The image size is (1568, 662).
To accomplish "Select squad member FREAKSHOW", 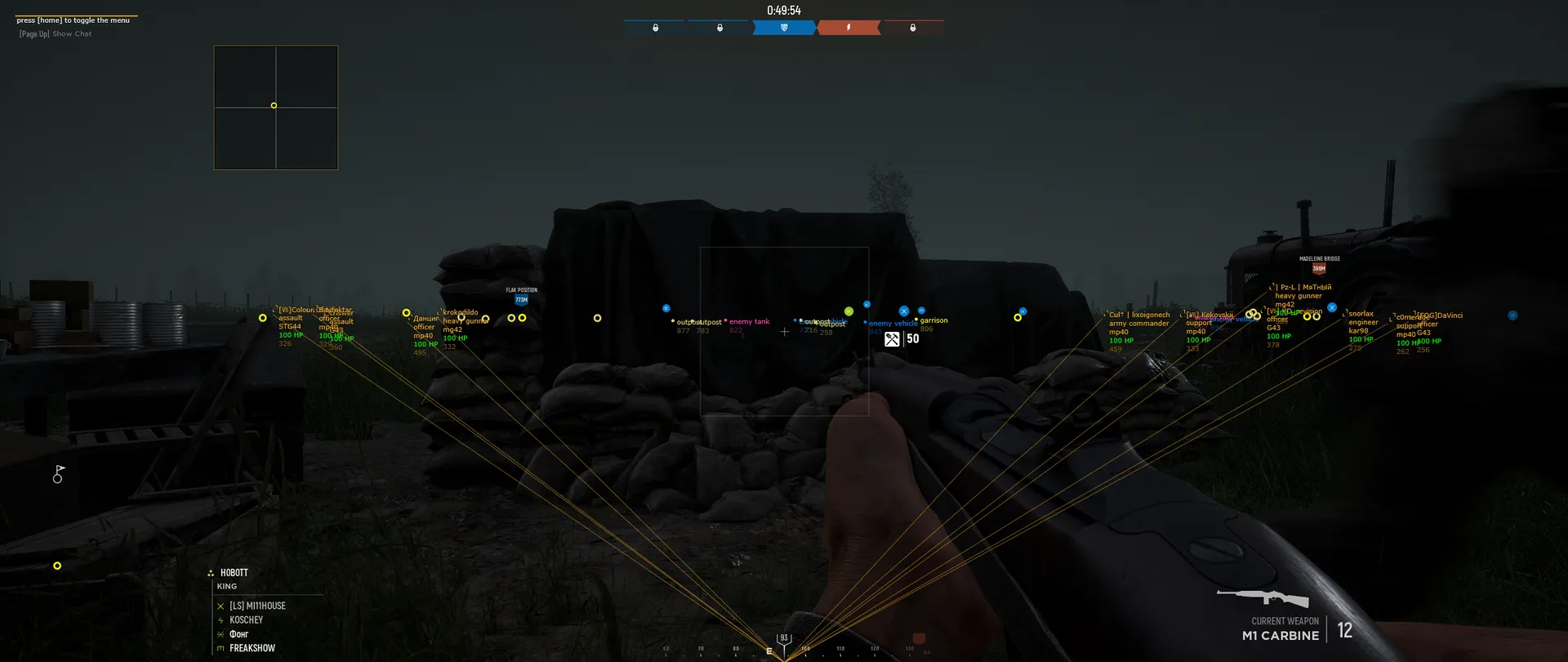I will [x=252, y=648].
